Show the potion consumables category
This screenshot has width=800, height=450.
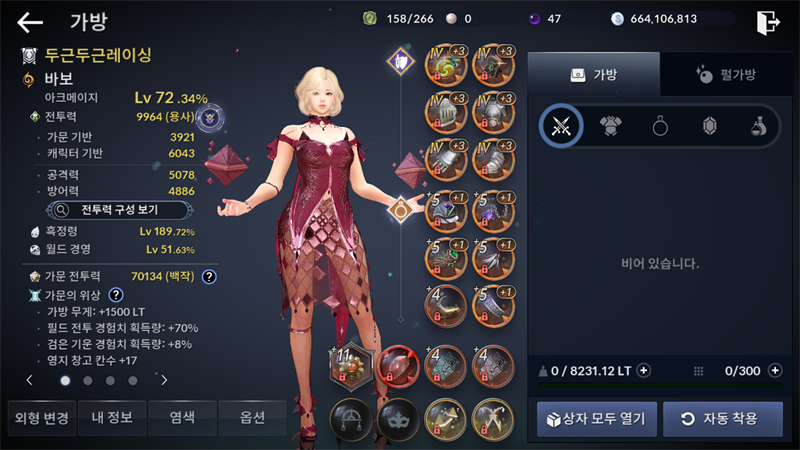(x=759, y=126)
